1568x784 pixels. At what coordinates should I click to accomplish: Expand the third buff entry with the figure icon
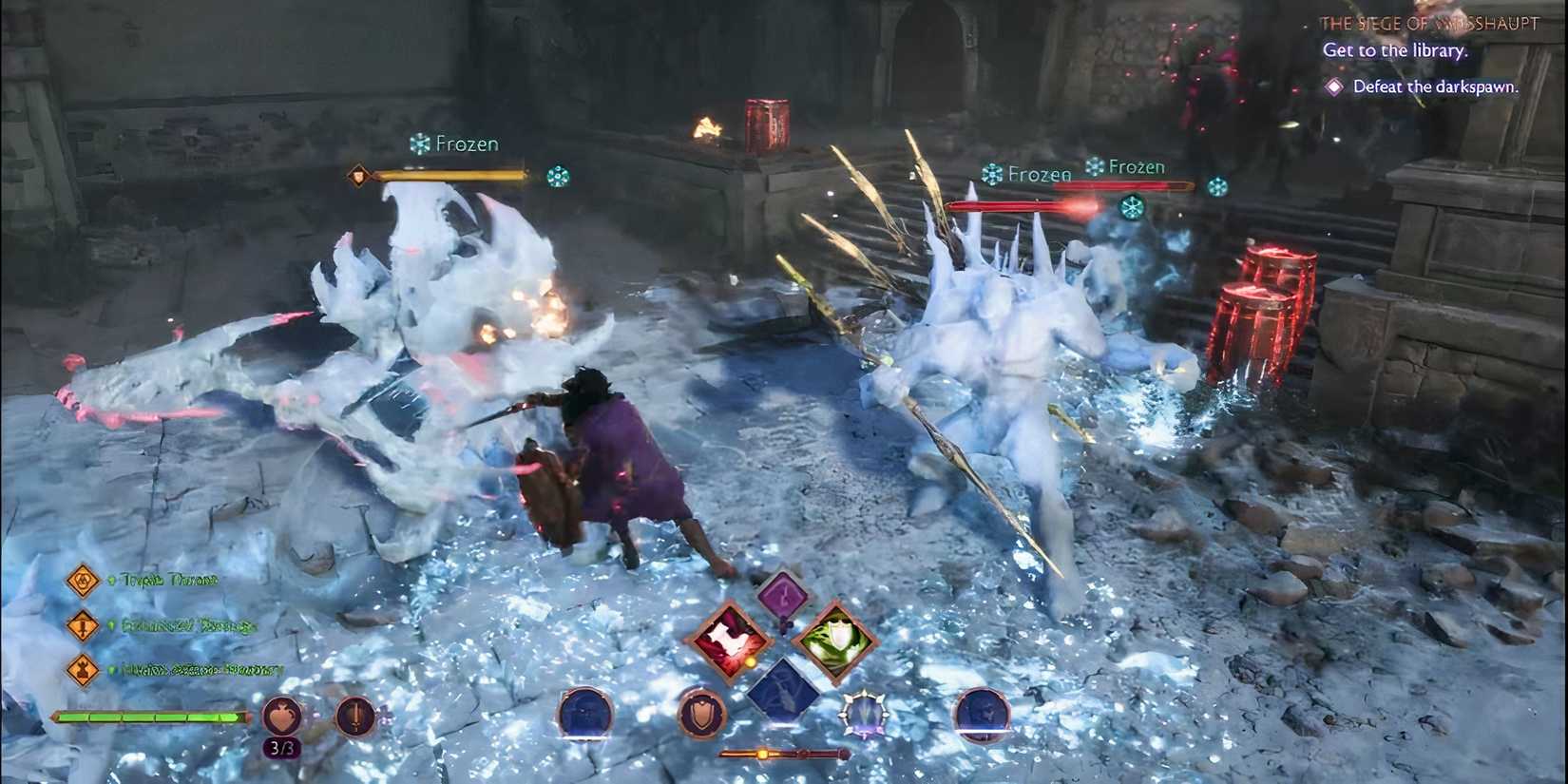[84, 670]
